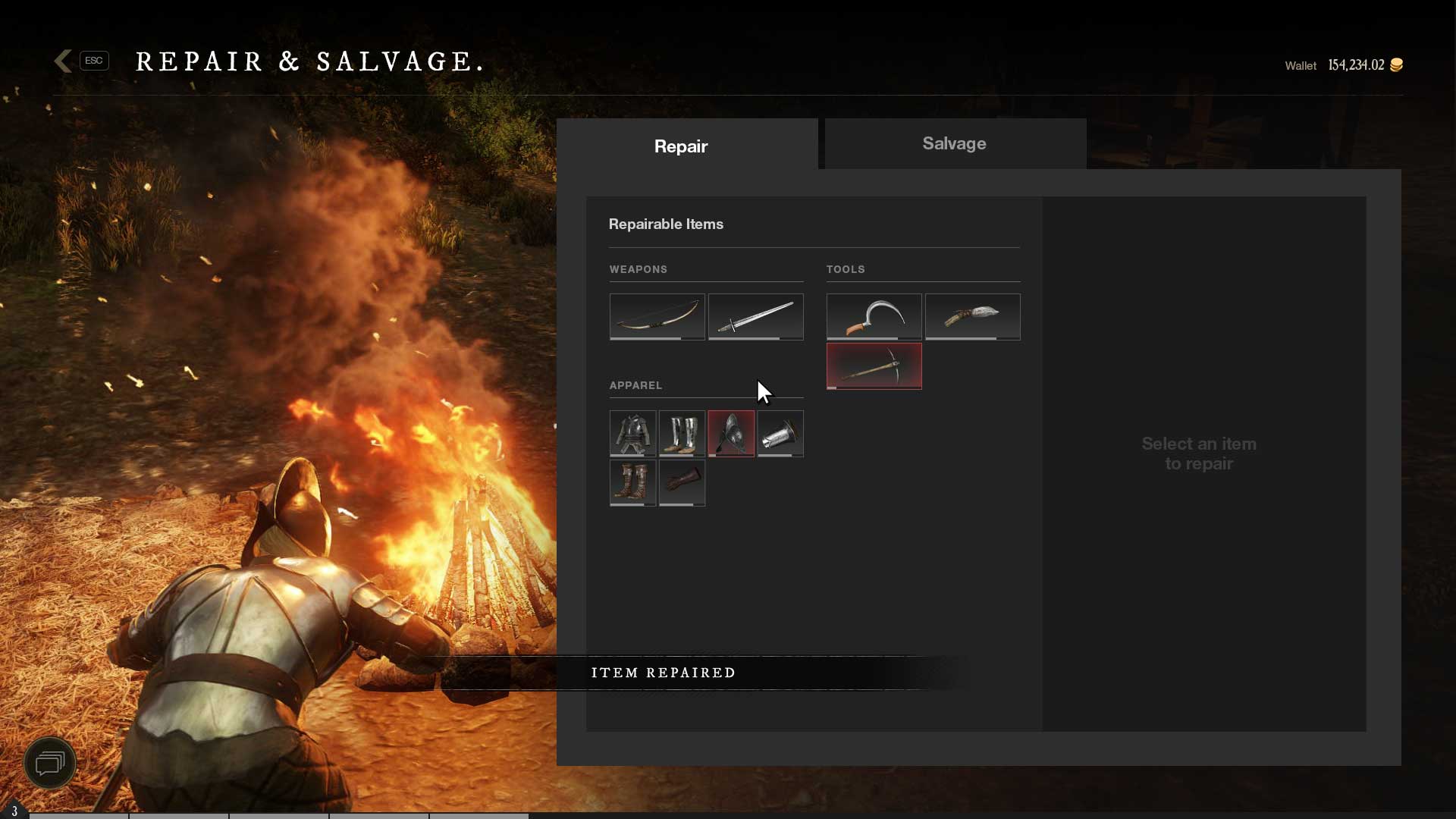Open the Repair tab
Screen dimensions: 1456x819
coord(680,146)
